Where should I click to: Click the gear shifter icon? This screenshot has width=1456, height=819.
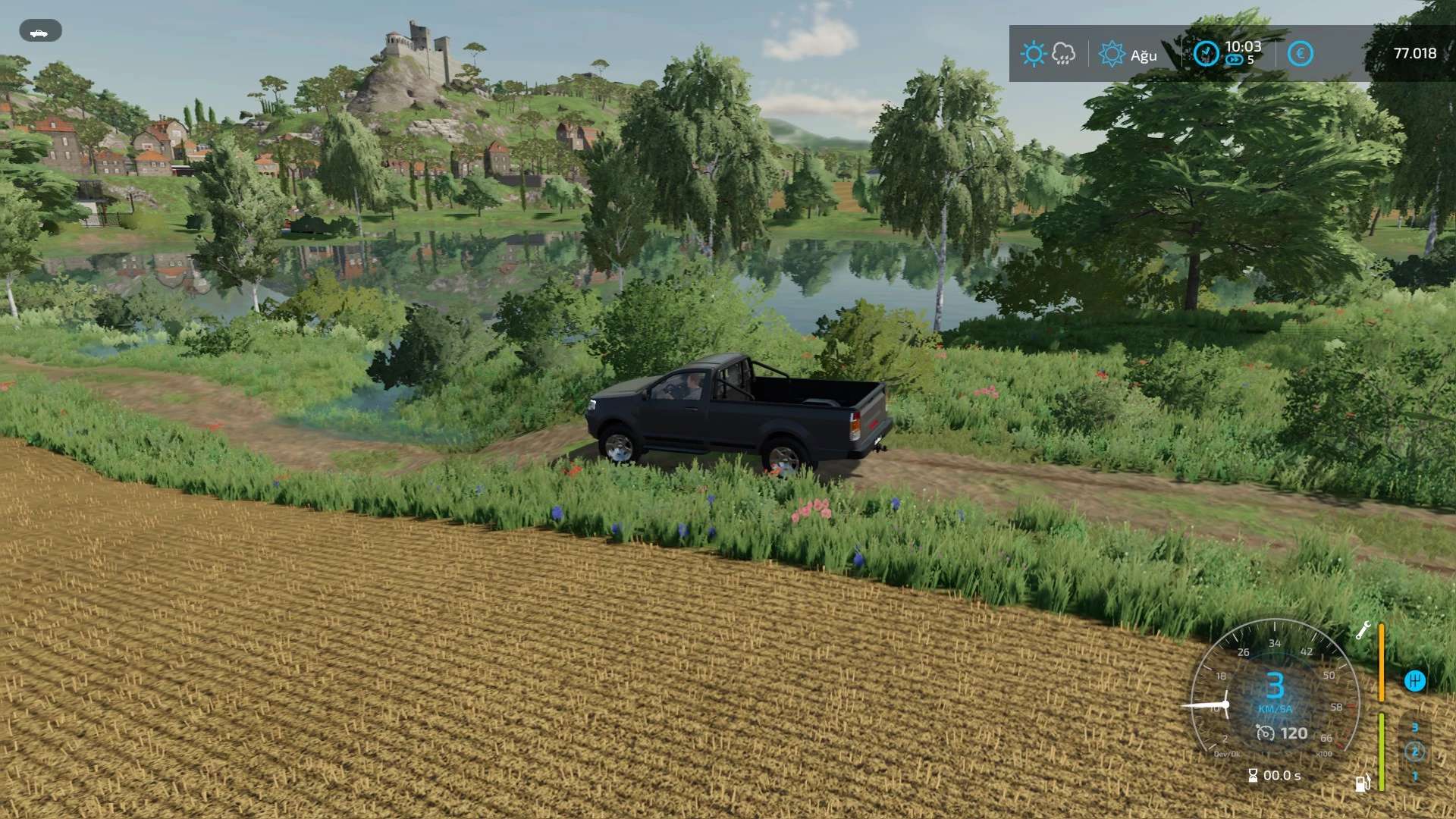click(1415, 681)
